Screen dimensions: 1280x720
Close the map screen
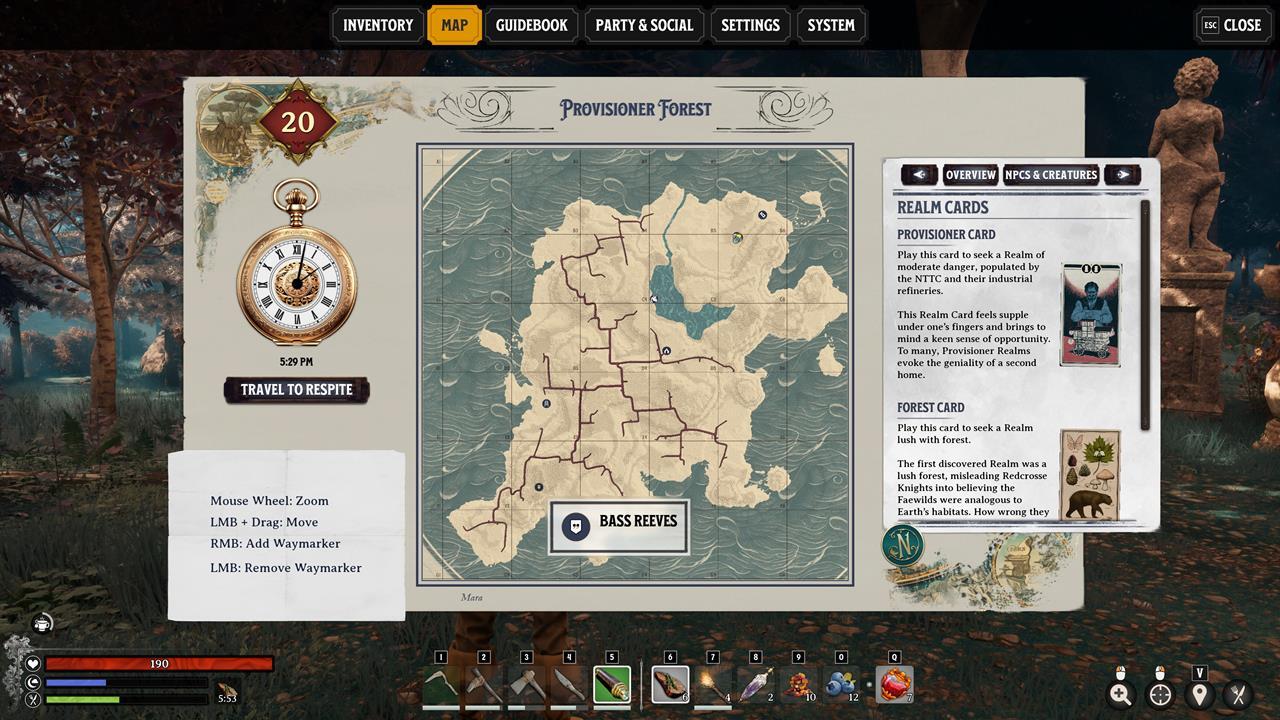[x=1232, y=25]
